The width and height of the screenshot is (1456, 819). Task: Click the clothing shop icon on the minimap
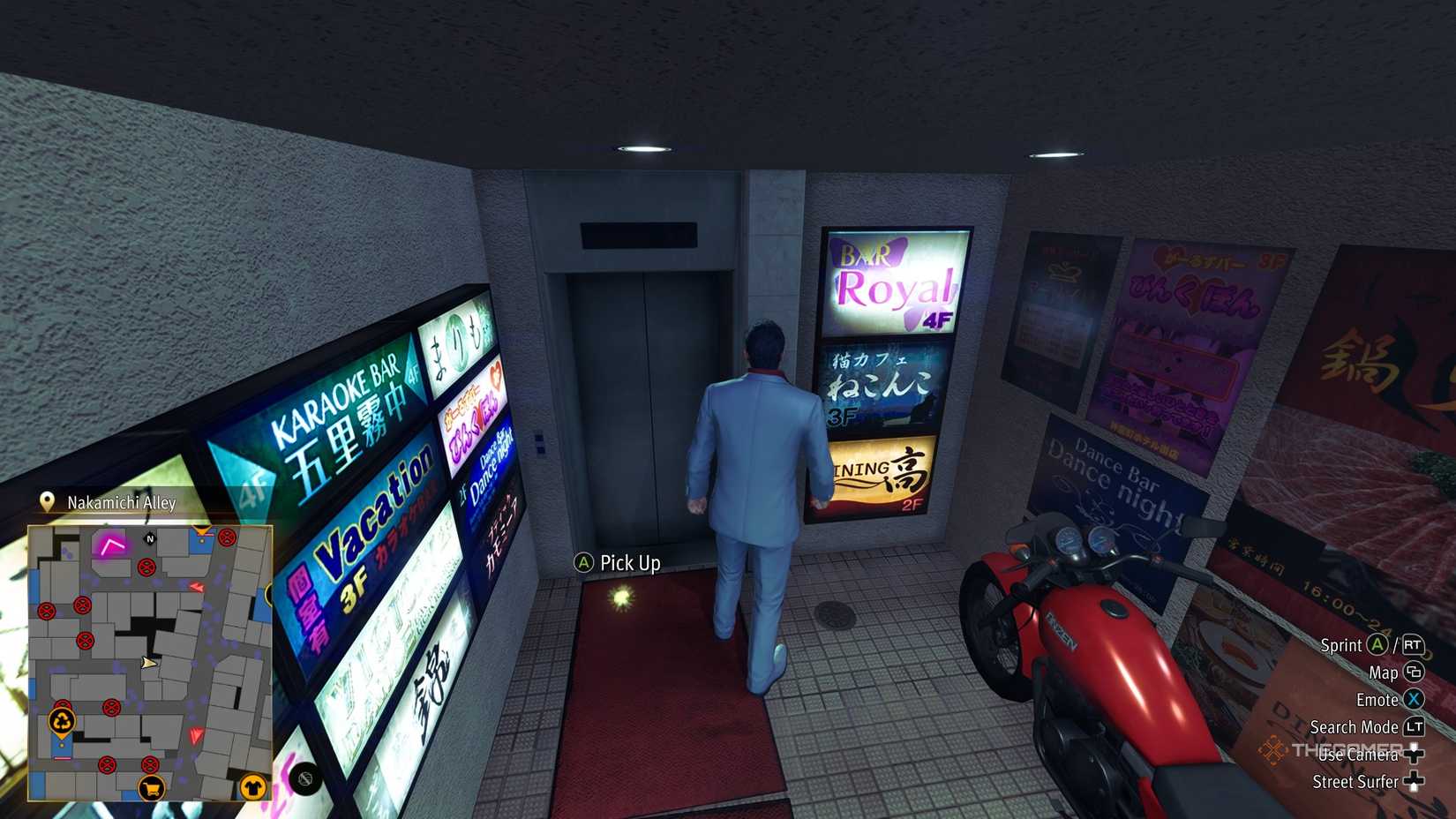[251, 787]
